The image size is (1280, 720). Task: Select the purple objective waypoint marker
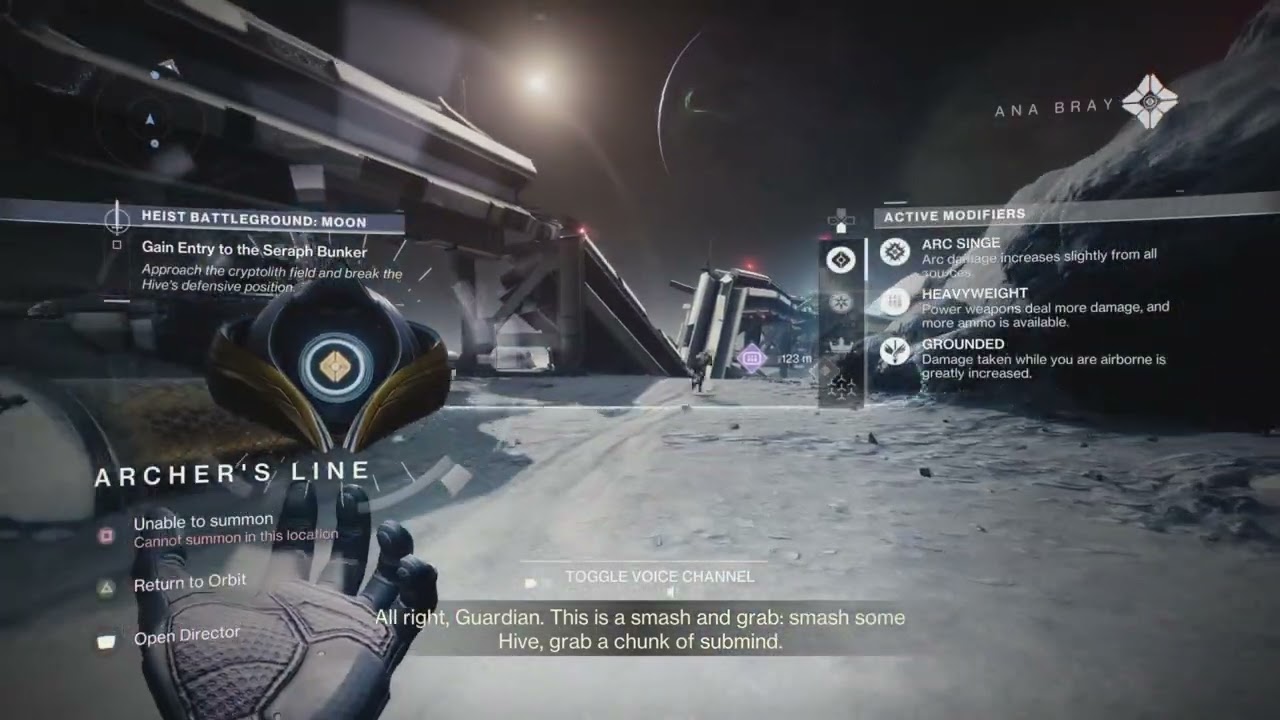(x=751, y=358)
